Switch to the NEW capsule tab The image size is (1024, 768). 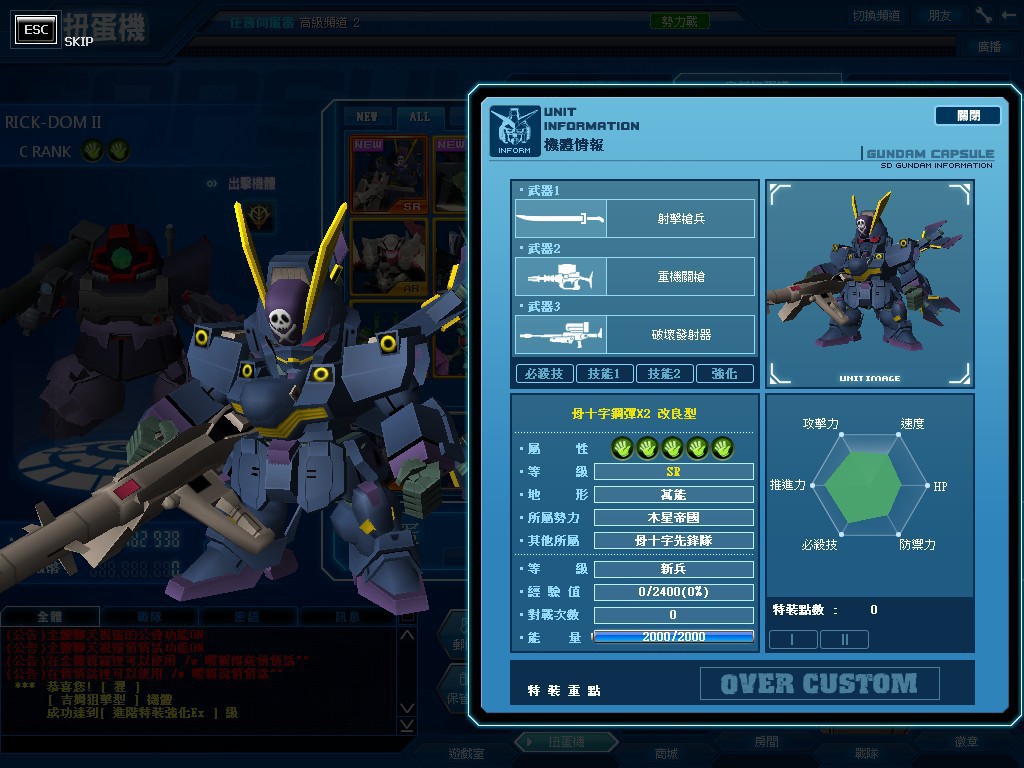click(368, 117)
